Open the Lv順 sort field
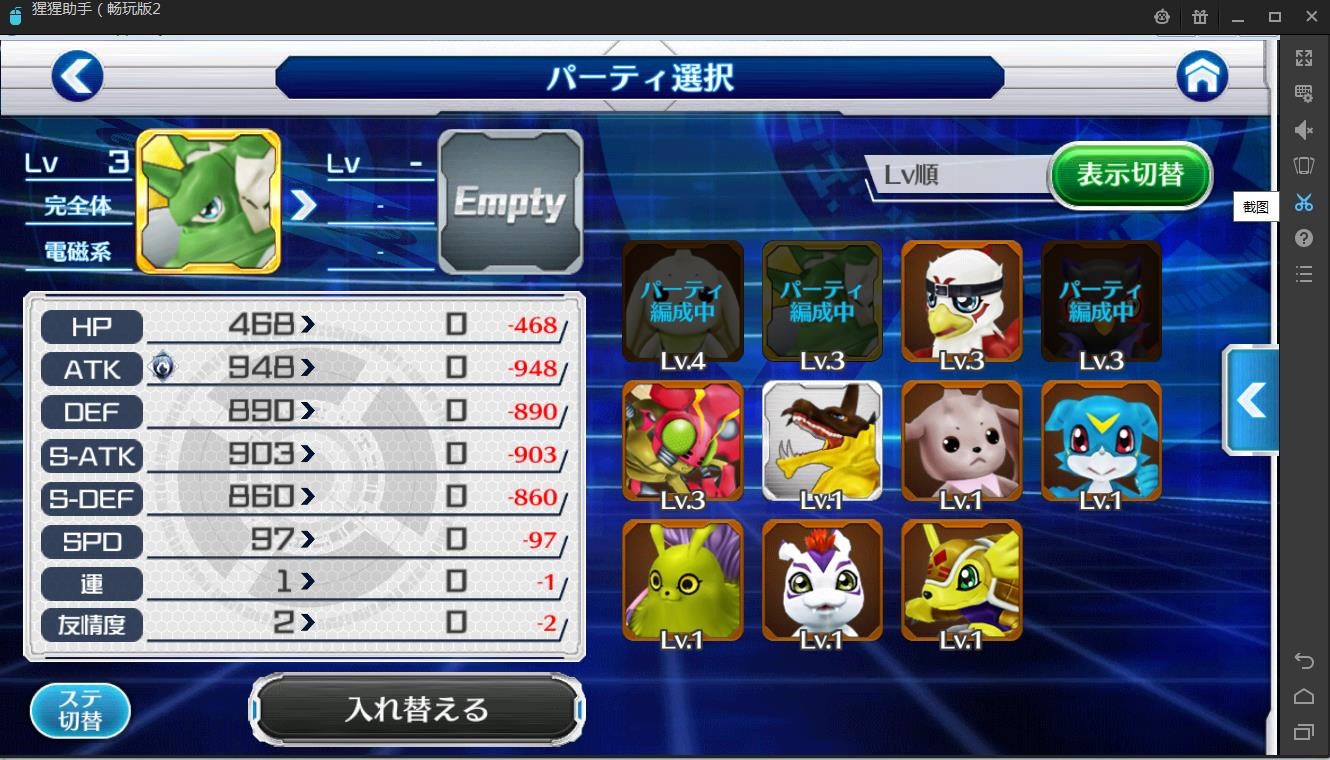 tap(955, 176)
